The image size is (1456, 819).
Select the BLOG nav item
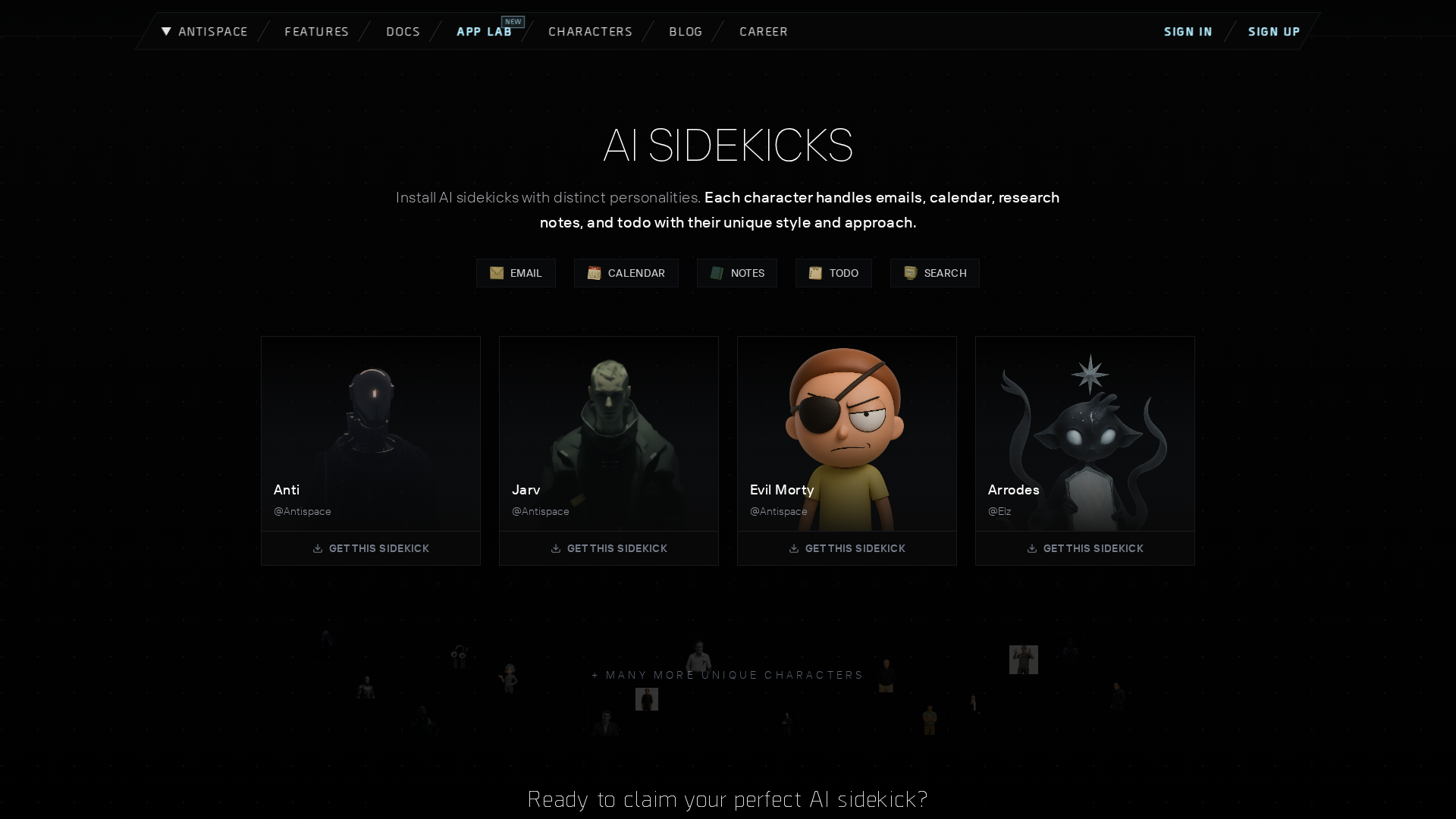click(x=685, y=32)
